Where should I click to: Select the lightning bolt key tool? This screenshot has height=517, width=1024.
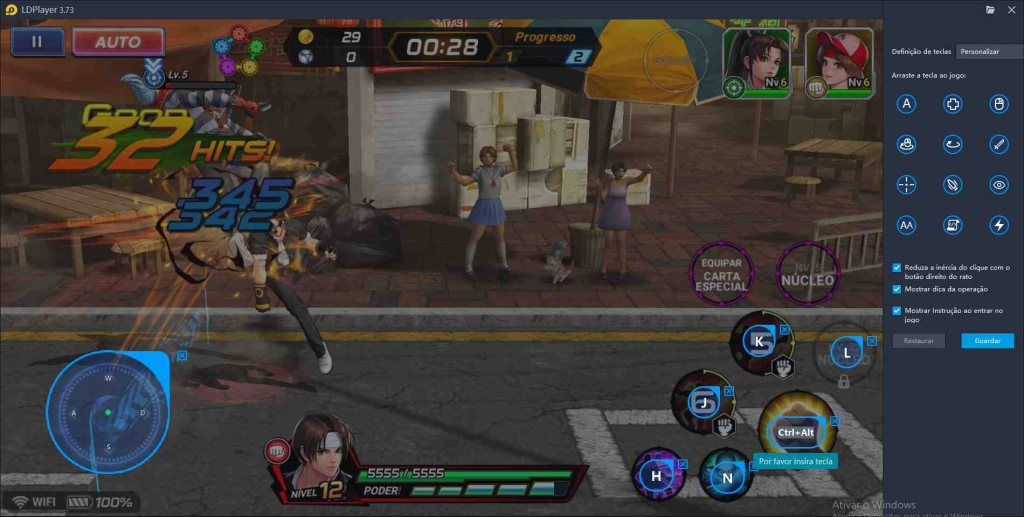coord(998,225)
